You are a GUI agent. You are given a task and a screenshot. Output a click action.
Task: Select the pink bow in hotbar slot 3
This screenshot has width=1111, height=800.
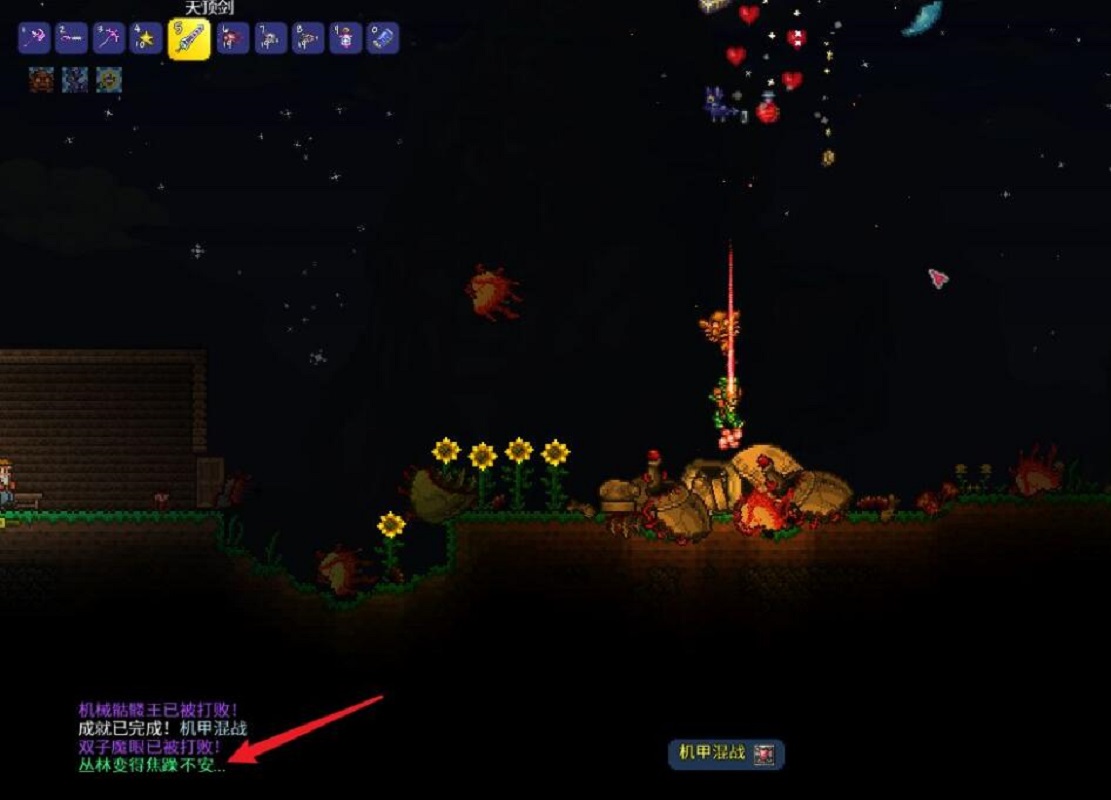pyautogui.click(x=108, y=39)
